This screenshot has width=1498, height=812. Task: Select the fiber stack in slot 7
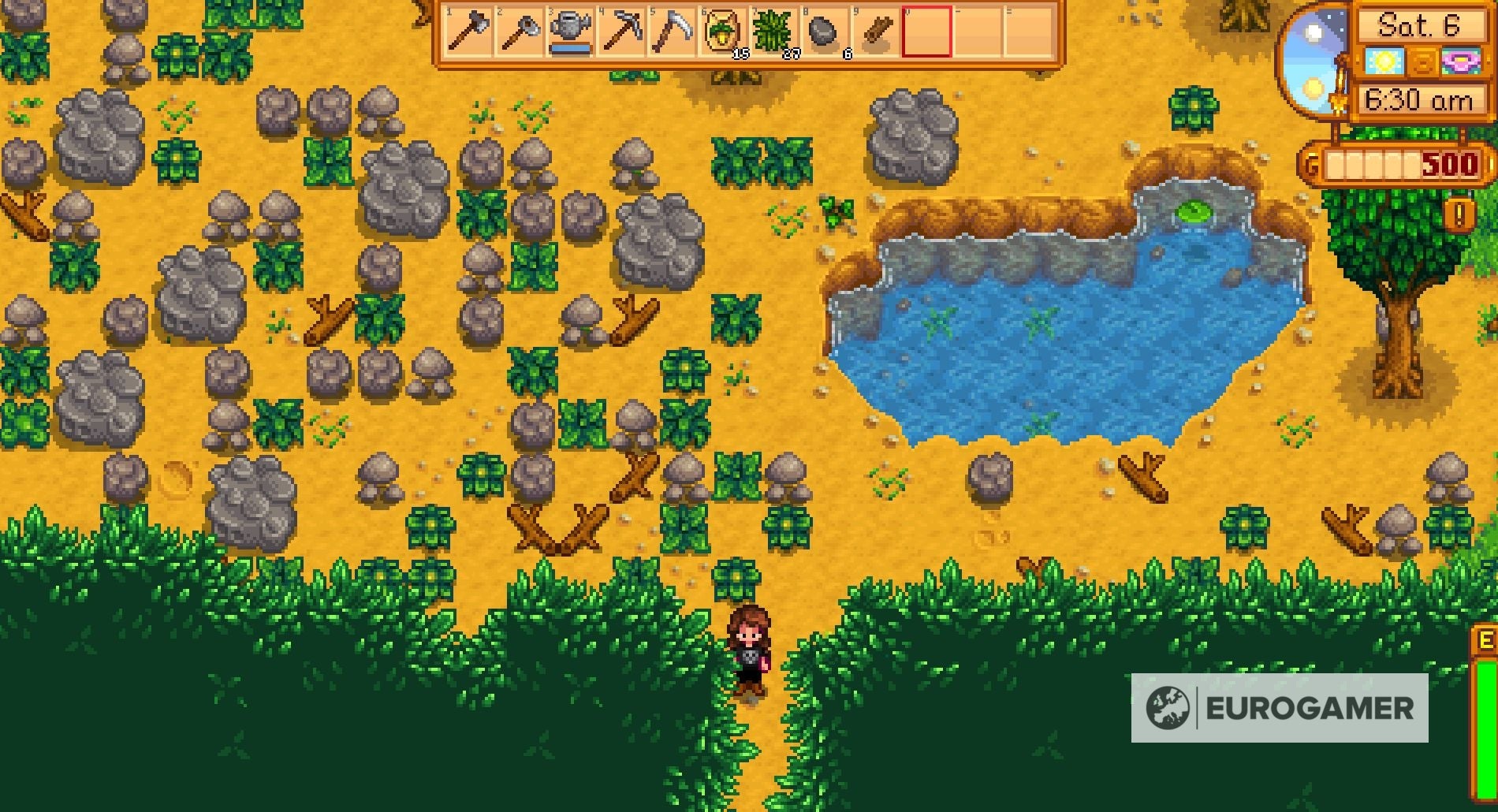(773, 32)
